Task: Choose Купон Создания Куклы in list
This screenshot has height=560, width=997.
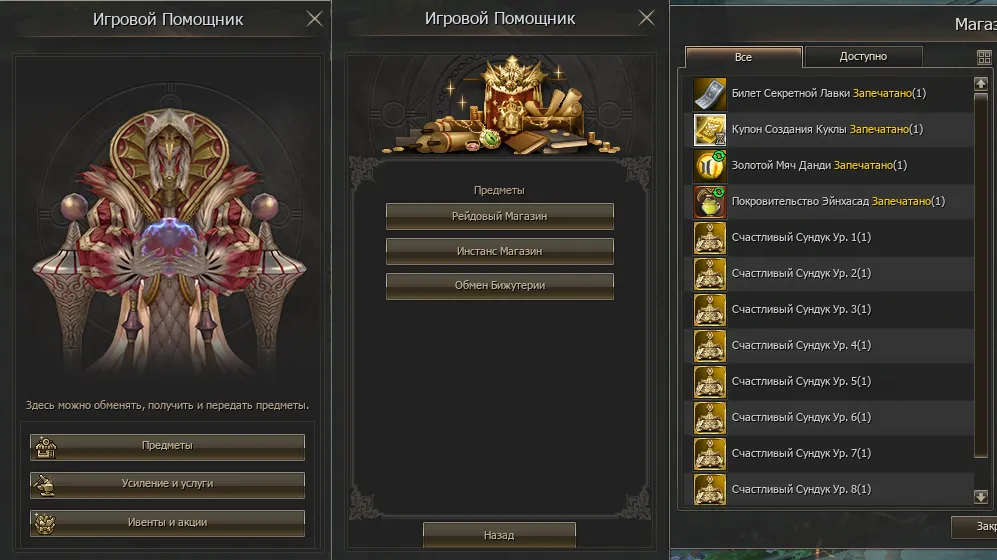Action: pyautogui.click(x=828, y=130)
